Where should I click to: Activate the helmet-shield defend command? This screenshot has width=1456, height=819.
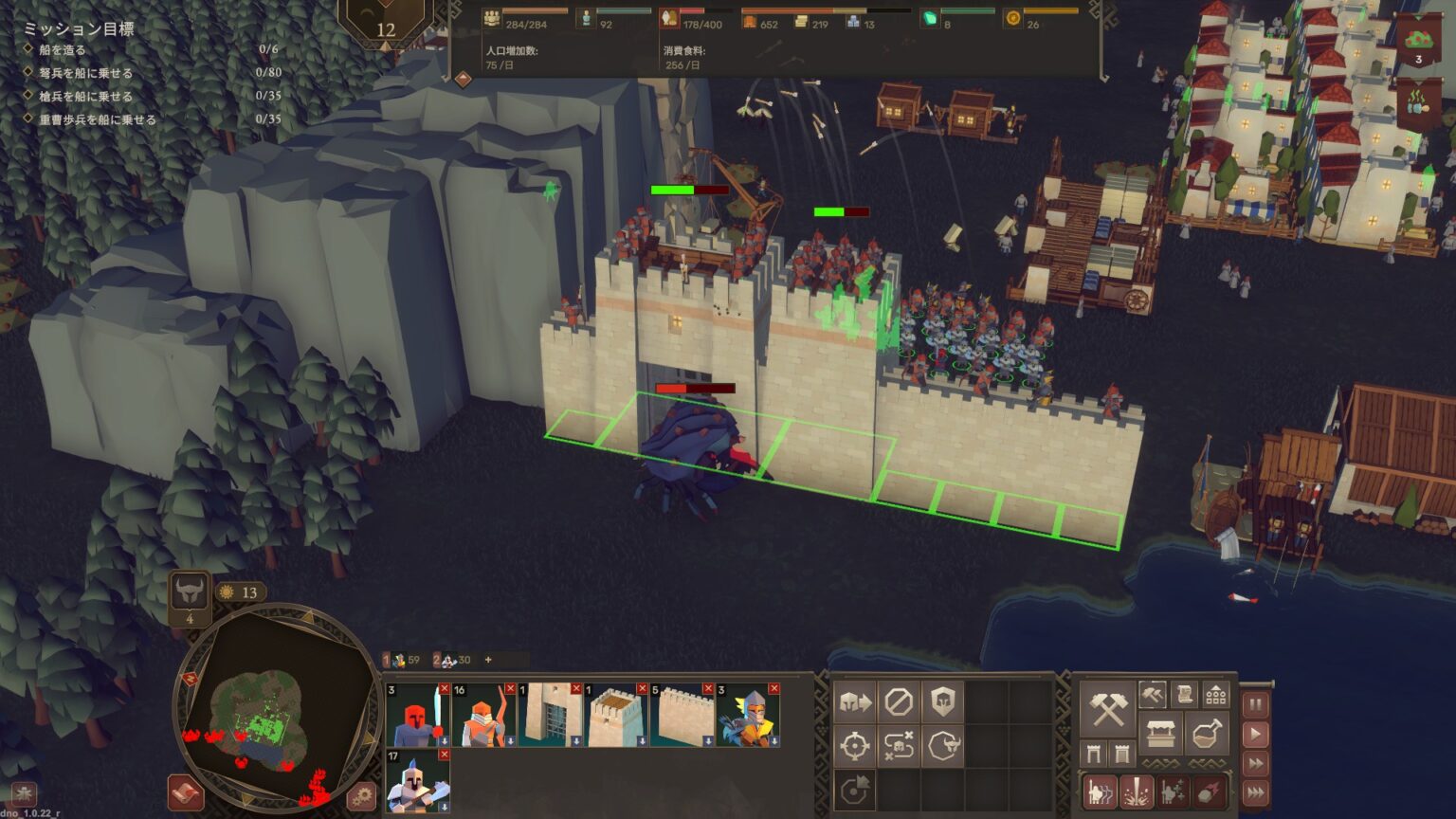pos(942,702)
